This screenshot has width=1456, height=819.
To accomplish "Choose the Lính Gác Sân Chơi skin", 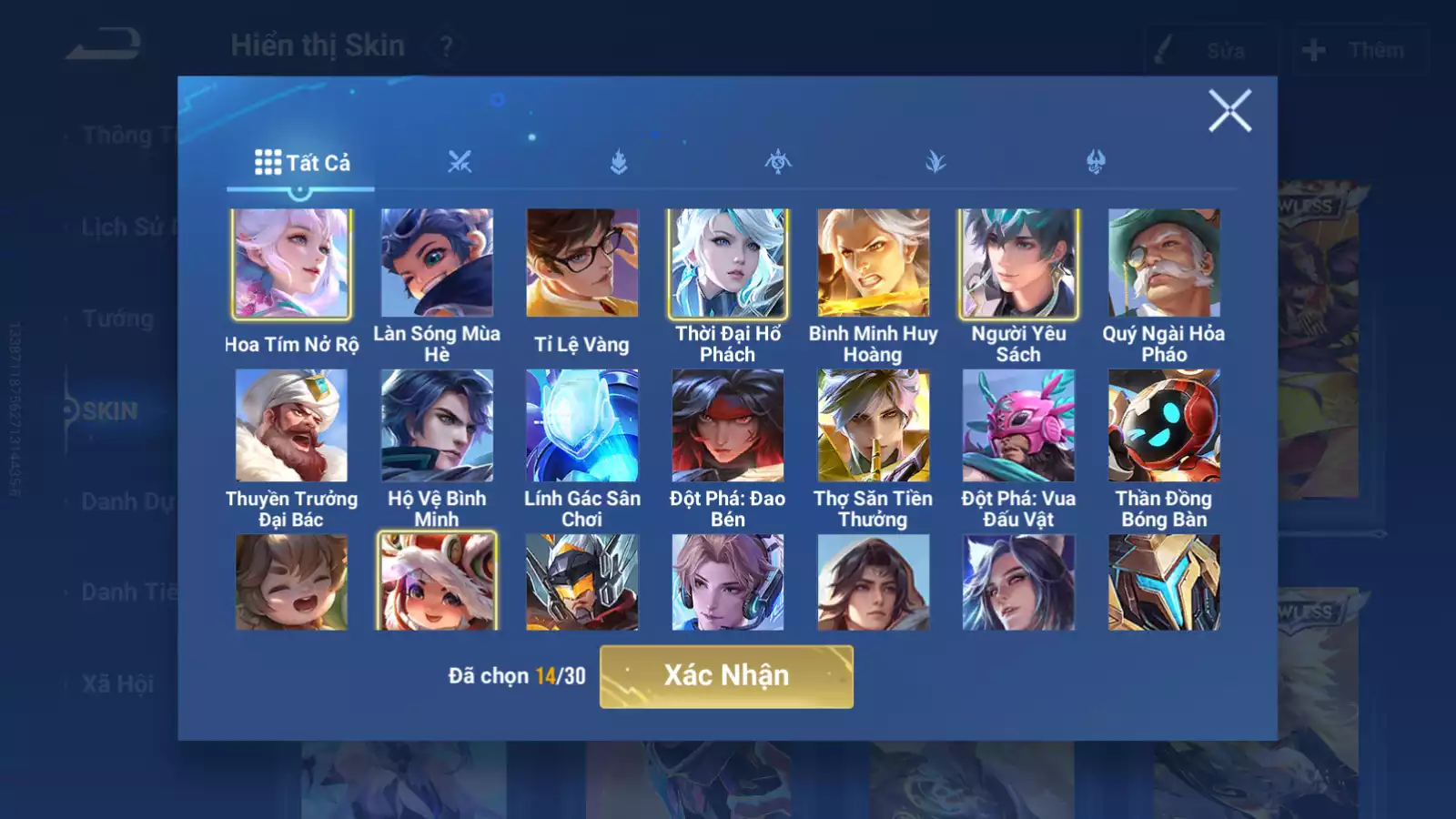I will tap(582, 425).
